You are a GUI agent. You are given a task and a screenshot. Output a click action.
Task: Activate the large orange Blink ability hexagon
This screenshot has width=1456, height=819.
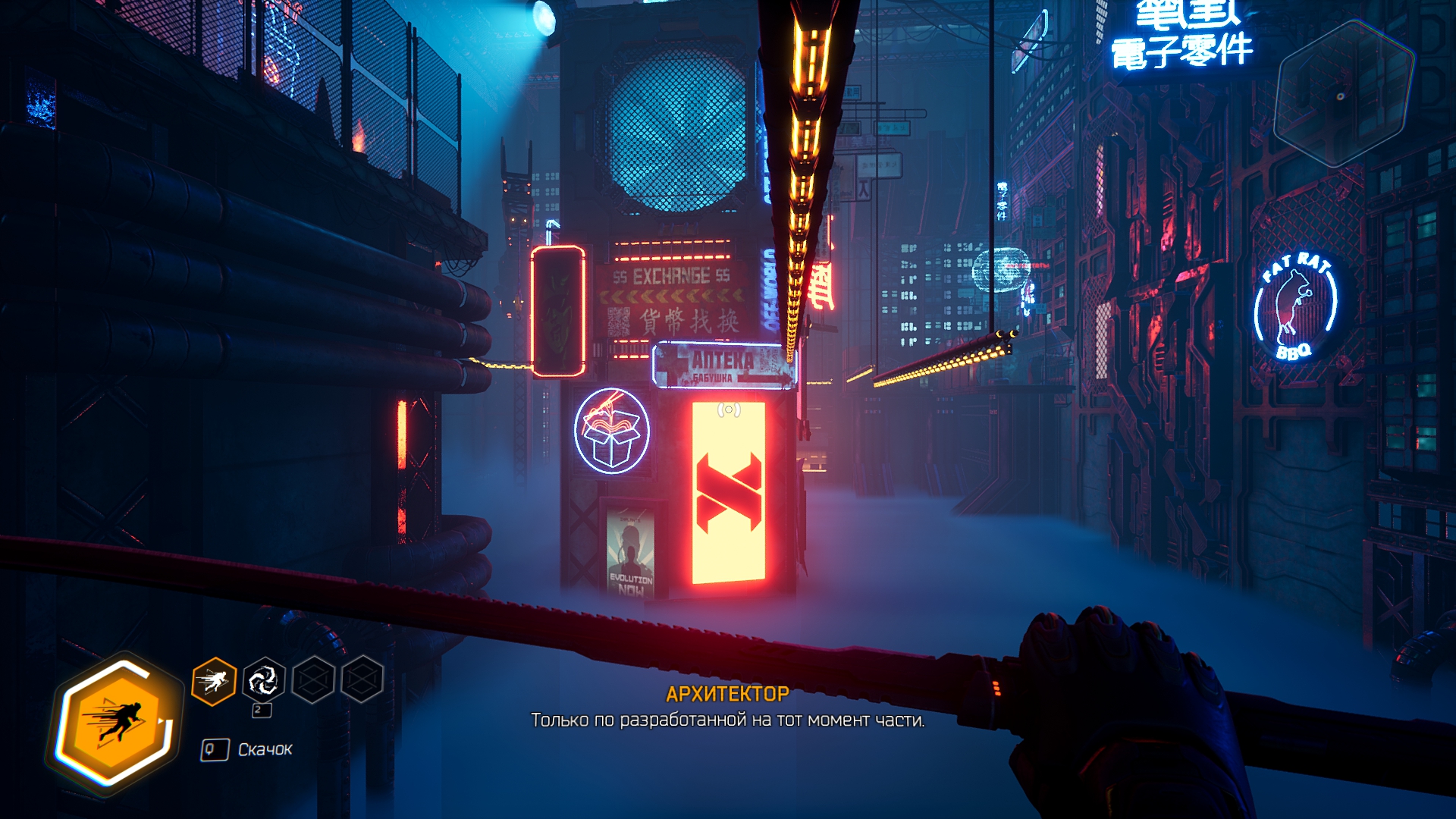click(x=115, y=723)
